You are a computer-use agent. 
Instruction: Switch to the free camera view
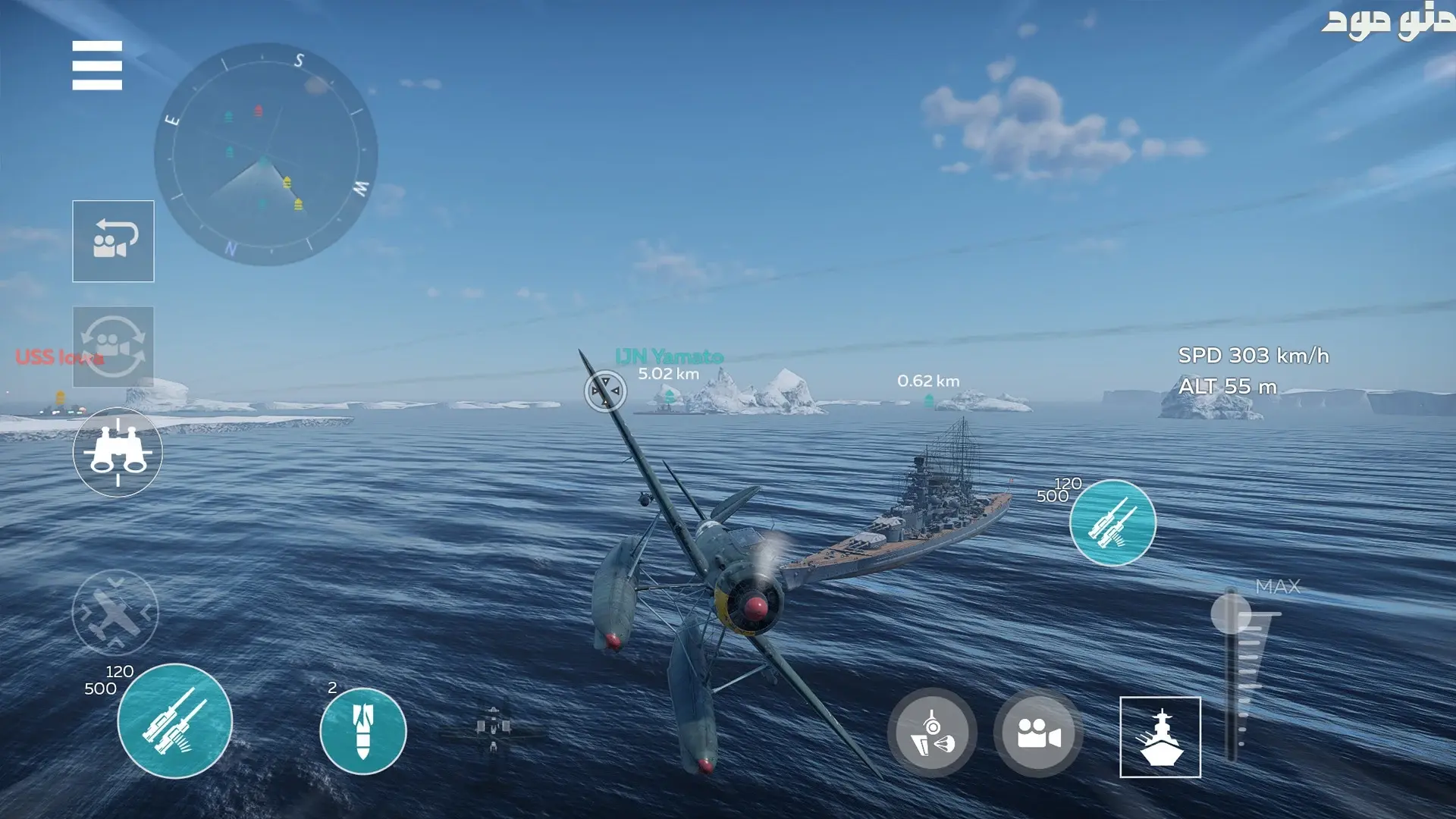[1038, 733]
